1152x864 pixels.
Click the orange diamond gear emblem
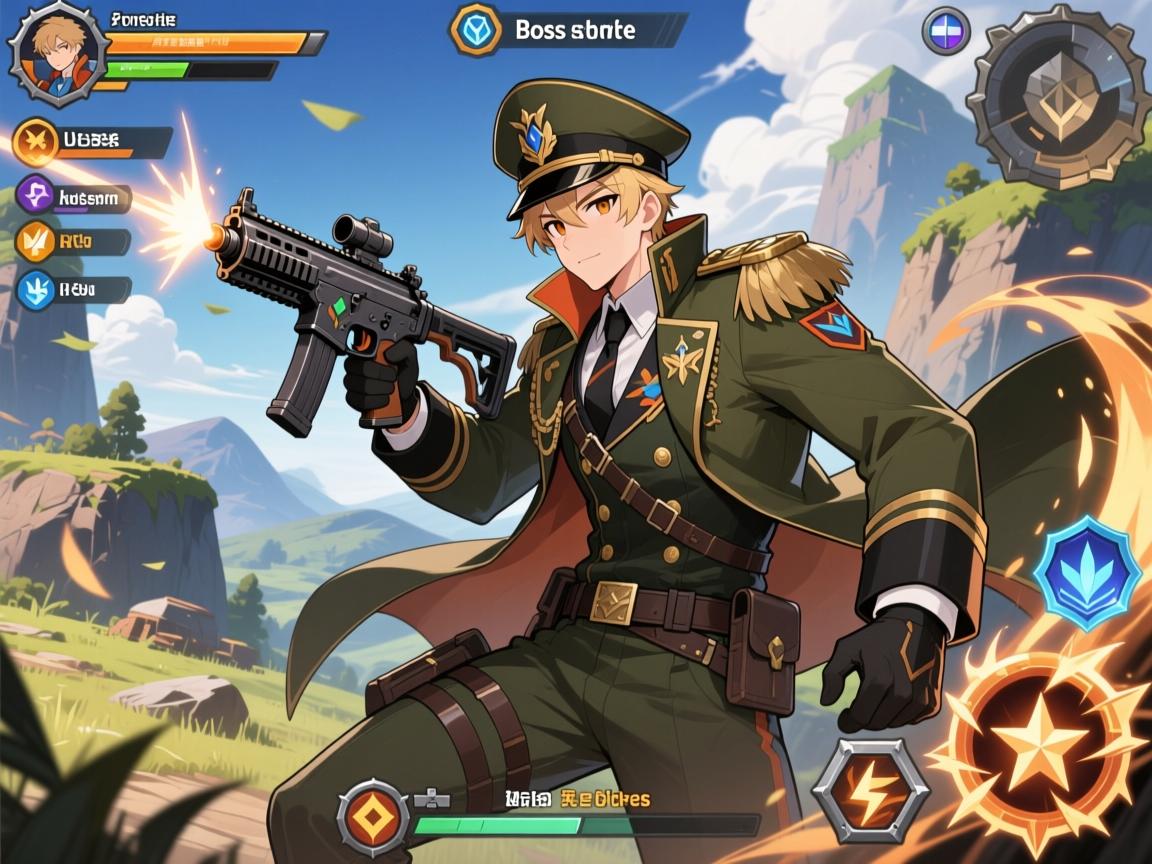coord(373,817)
